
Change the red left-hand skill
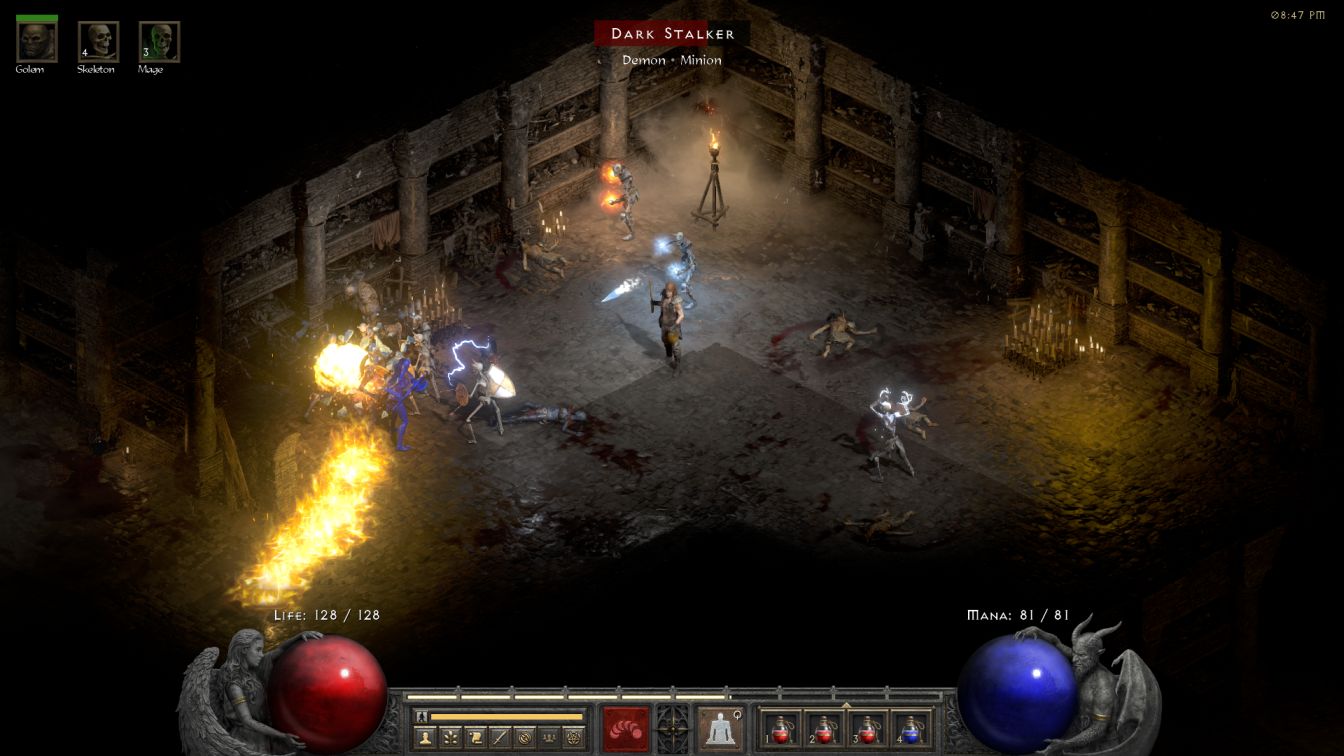pyautogui.click(x=625, y=728)
